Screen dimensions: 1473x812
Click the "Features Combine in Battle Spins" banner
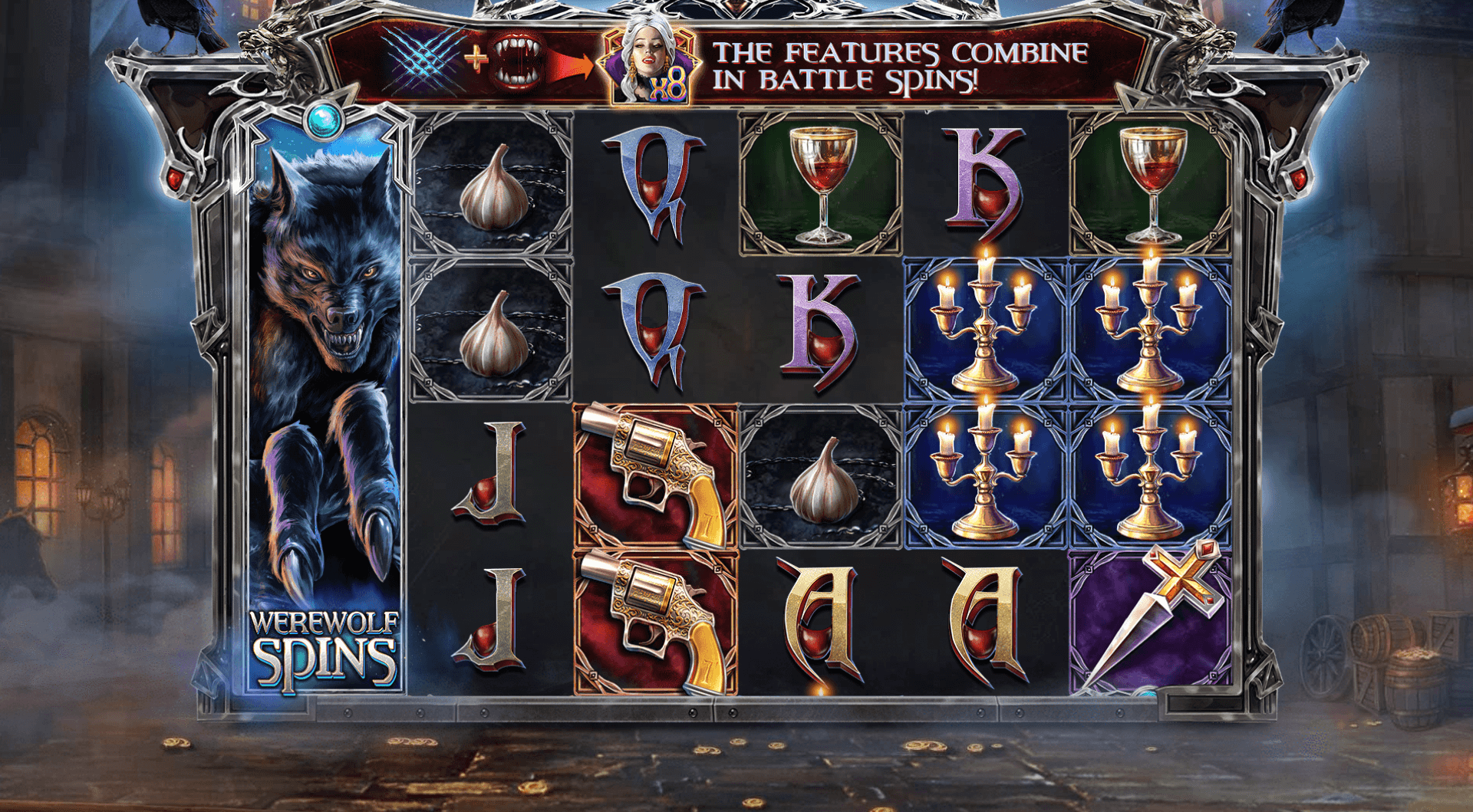click(x=898, y=66)
